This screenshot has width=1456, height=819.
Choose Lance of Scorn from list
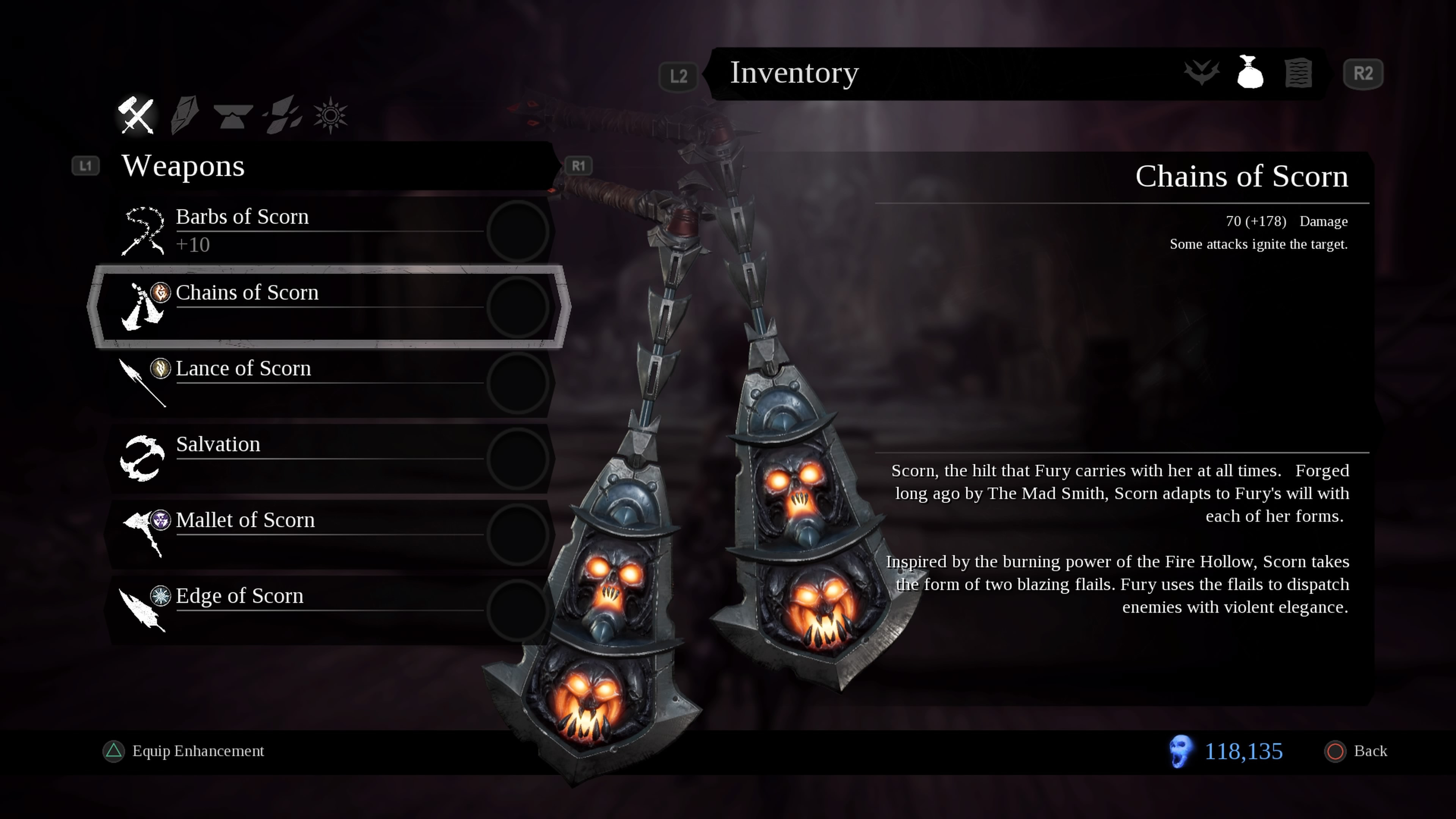pos(328,382)
